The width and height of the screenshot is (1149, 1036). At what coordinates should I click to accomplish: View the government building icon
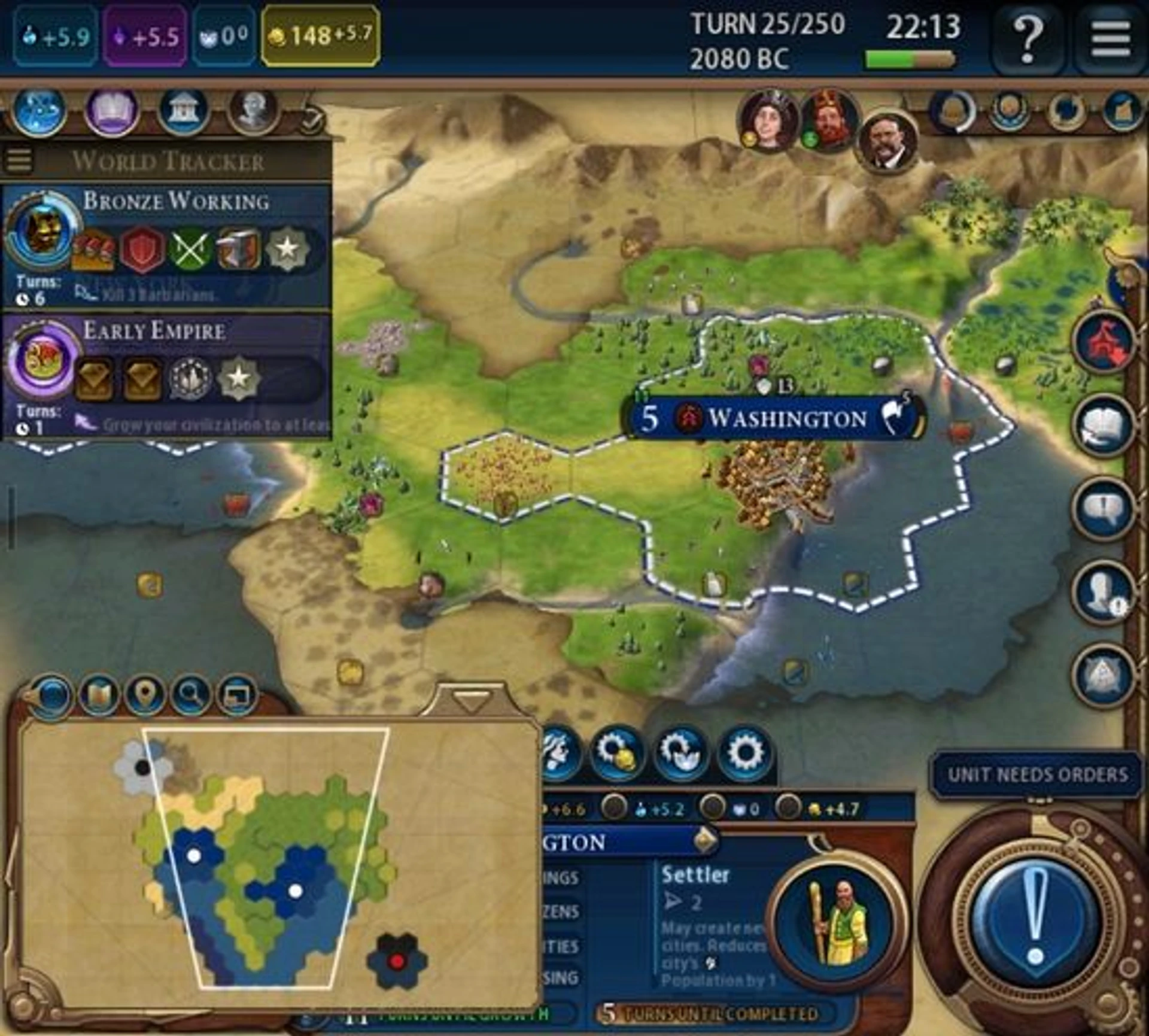[184, 111]
